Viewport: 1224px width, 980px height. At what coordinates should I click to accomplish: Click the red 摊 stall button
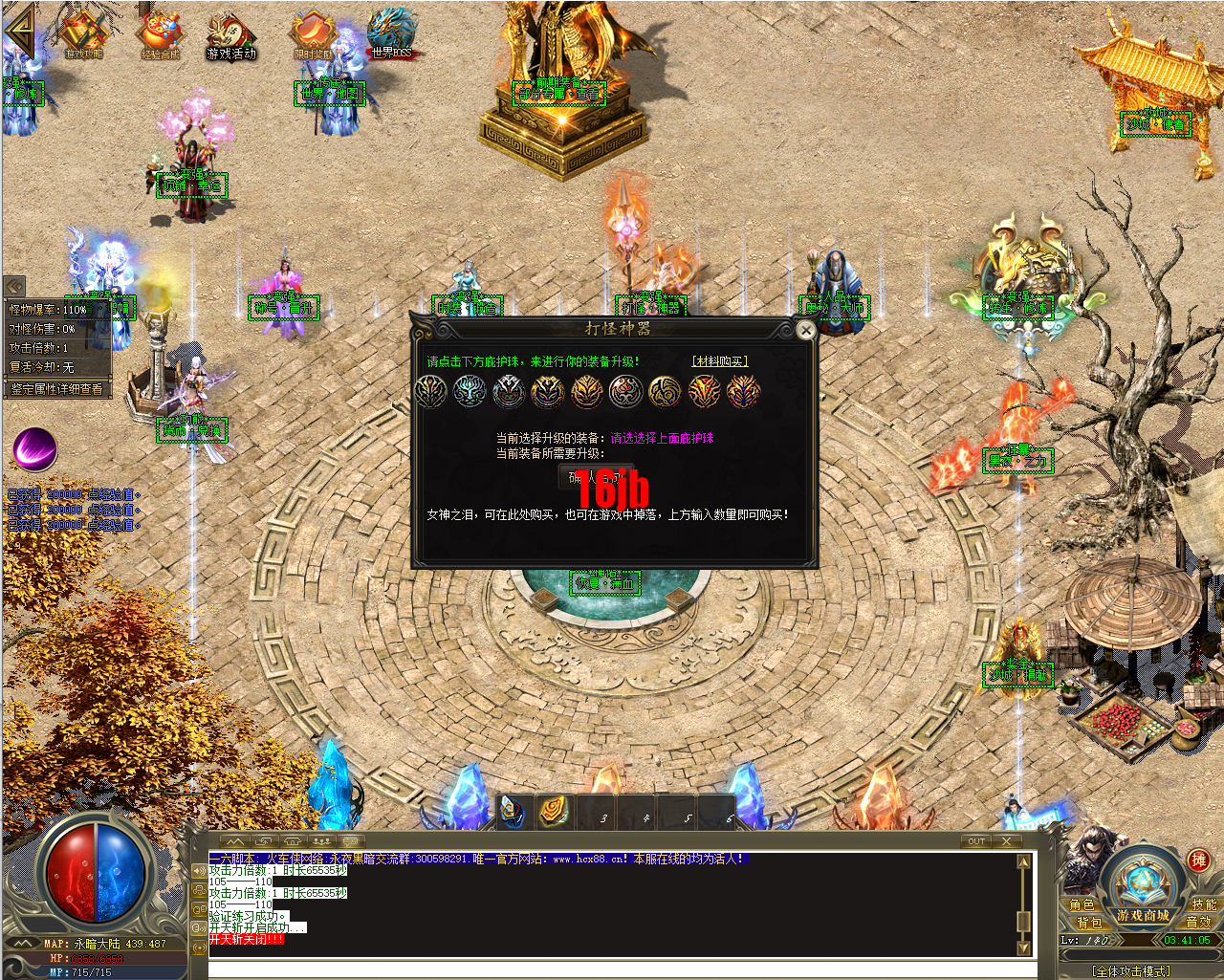pos(1198,860)
